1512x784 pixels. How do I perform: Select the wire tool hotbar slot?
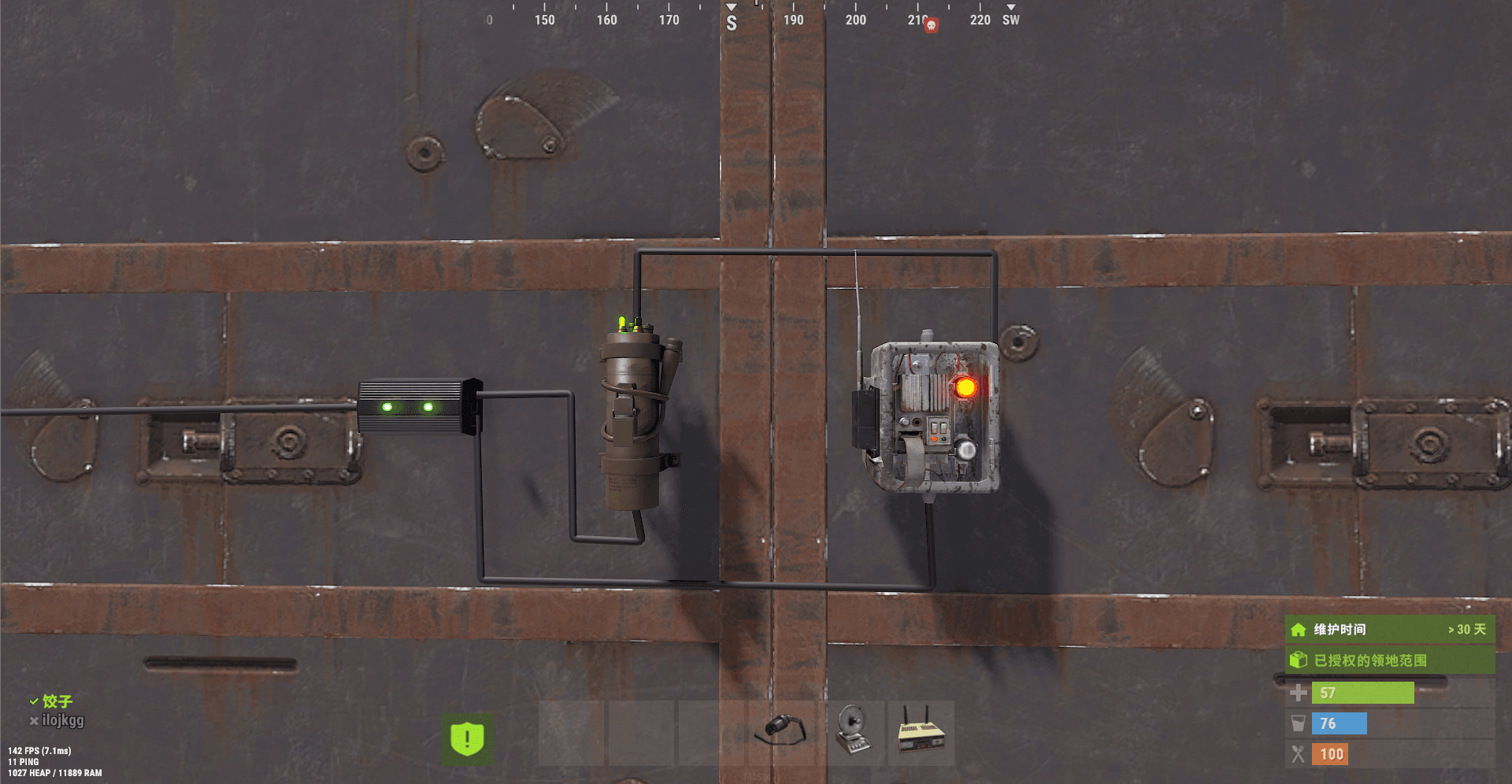click(x=780, y=733)
